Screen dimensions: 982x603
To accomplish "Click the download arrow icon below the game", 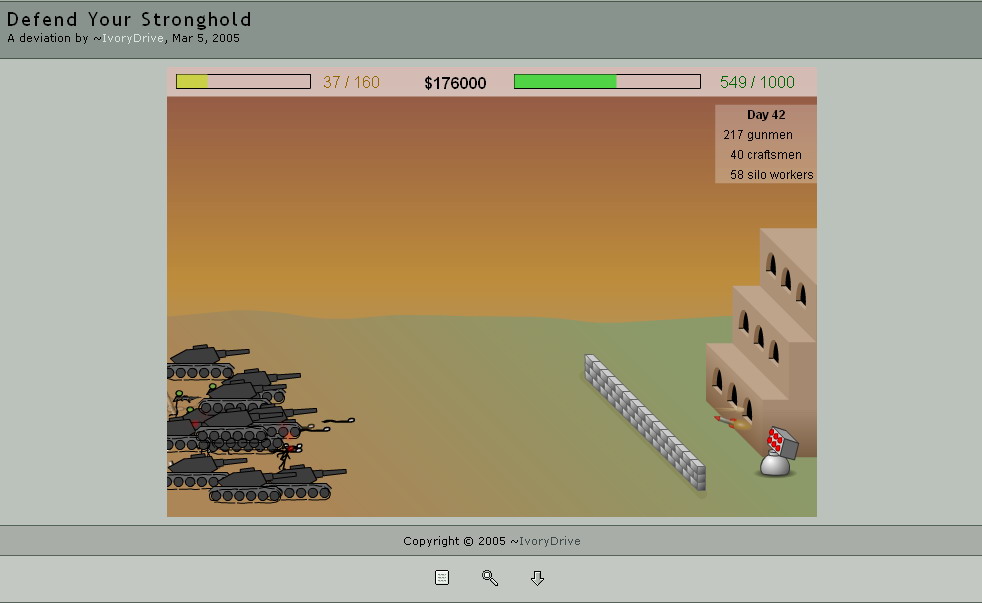I will click(x=537, y=578).
